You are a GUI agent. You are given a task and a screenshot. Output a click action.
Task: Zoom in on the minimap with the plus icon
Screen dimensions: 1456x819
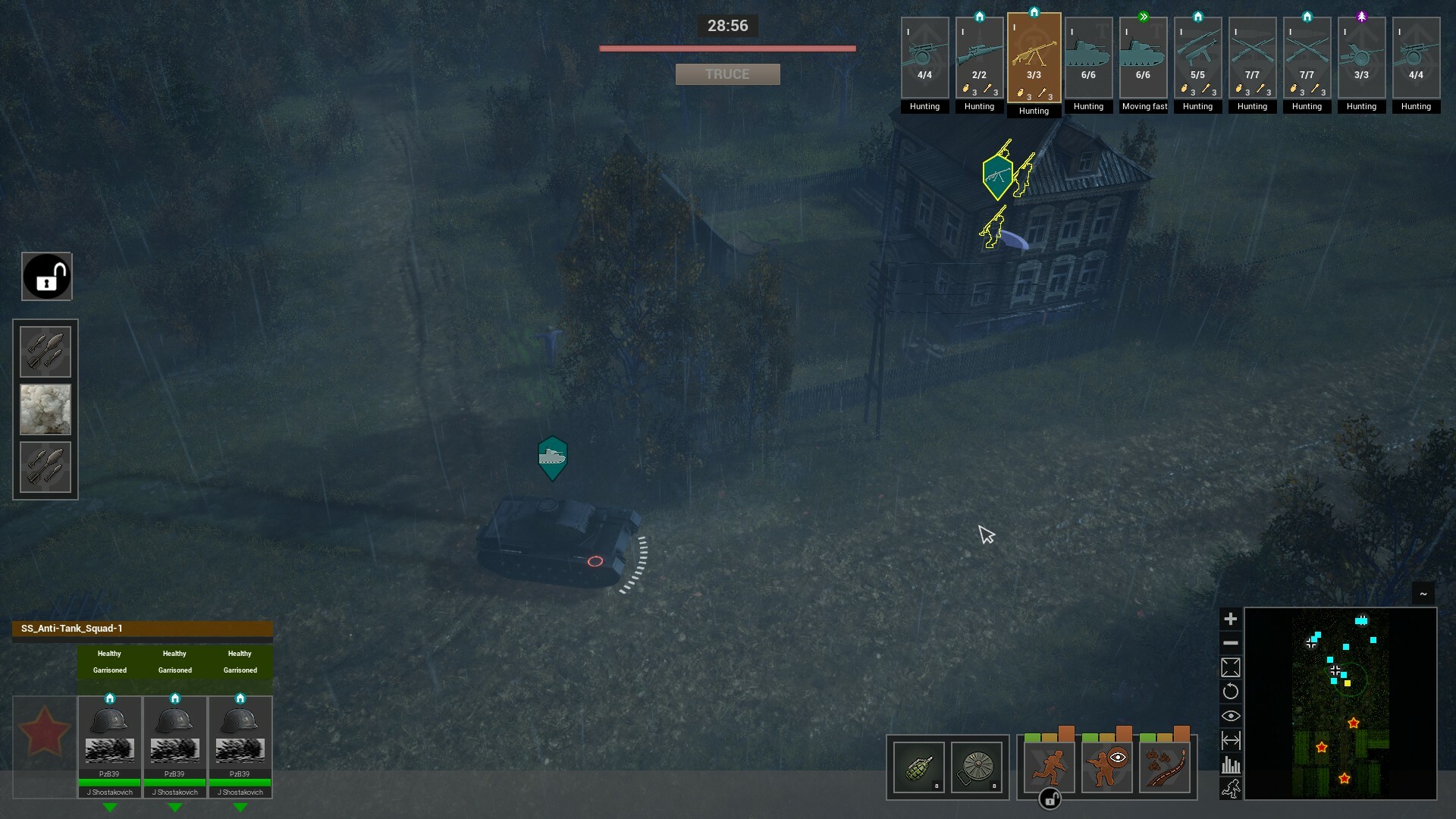tap(1232, 619)
